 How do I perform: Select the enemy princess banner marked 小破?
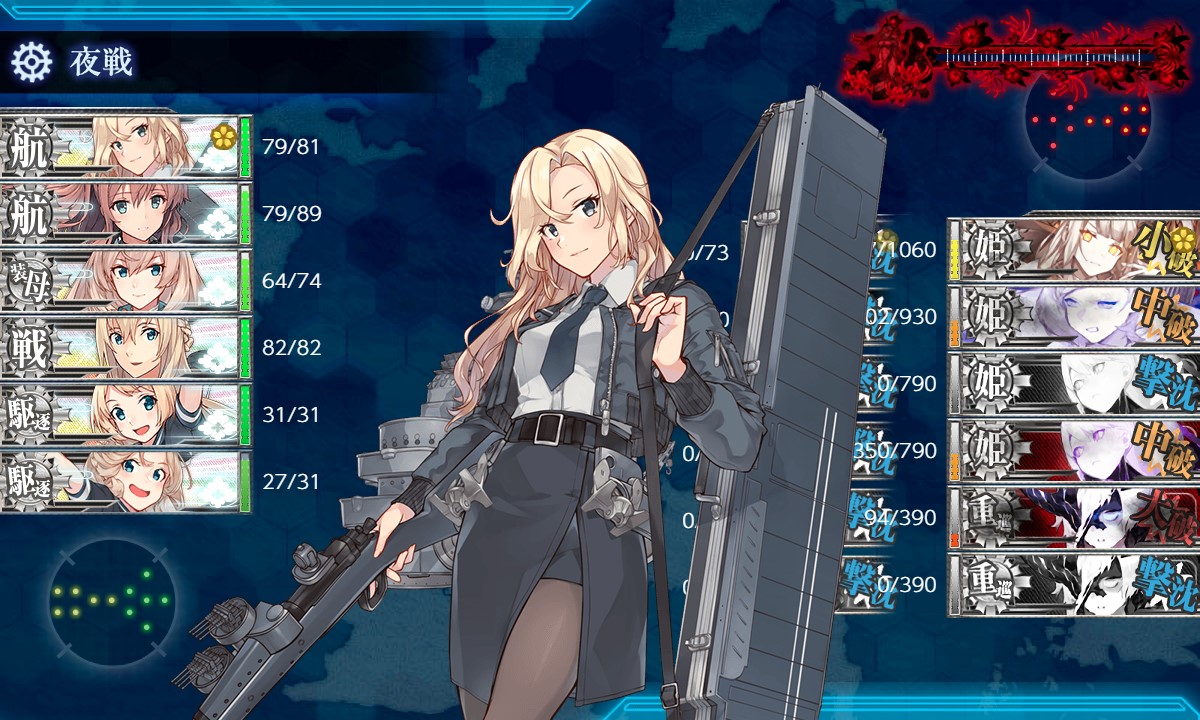[1074, 248]
